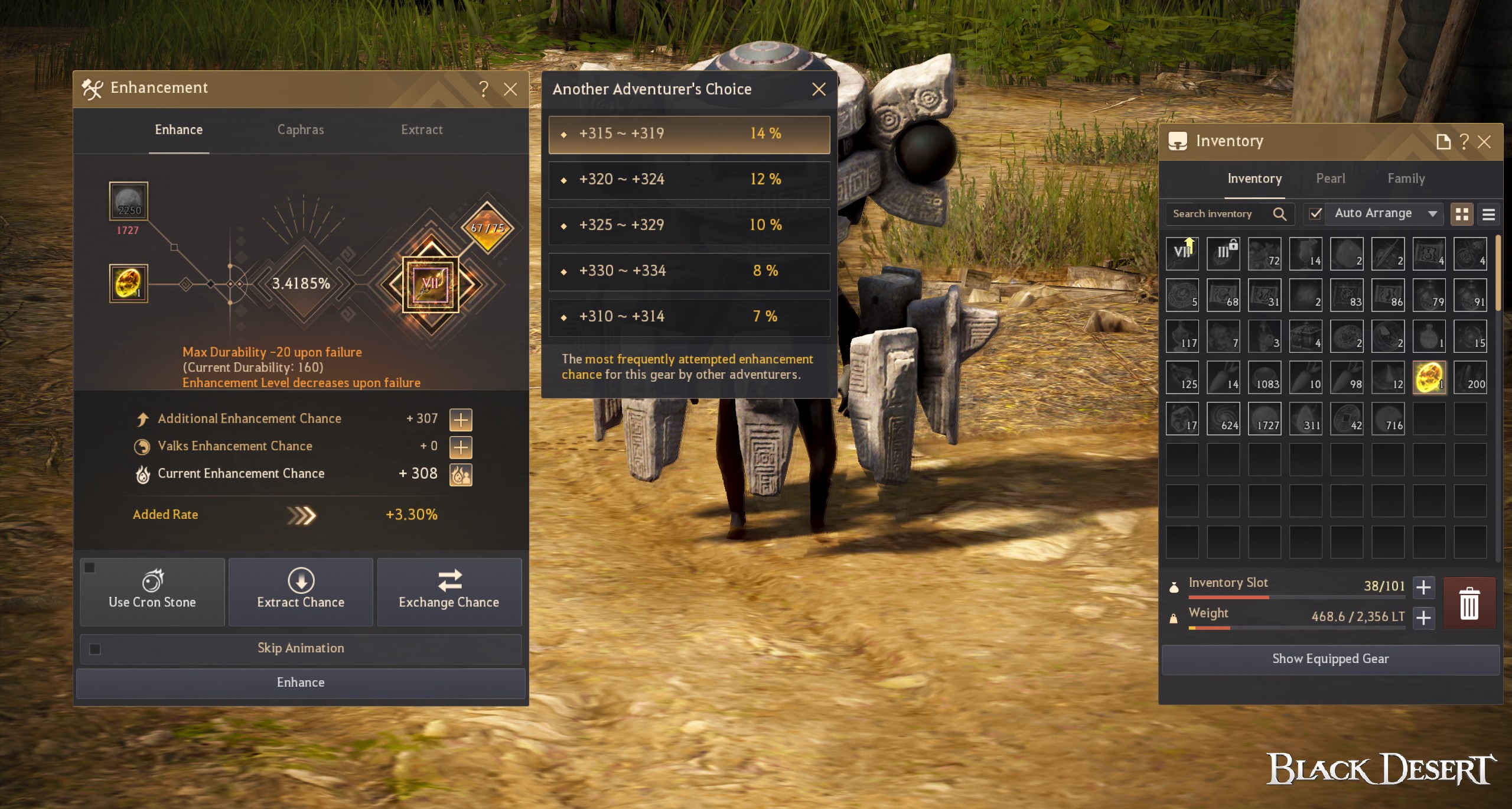Screen dimensions: 1512x809
Task: Pick the +330 ~ +334 chance row
Action: [x=689, y=271]
